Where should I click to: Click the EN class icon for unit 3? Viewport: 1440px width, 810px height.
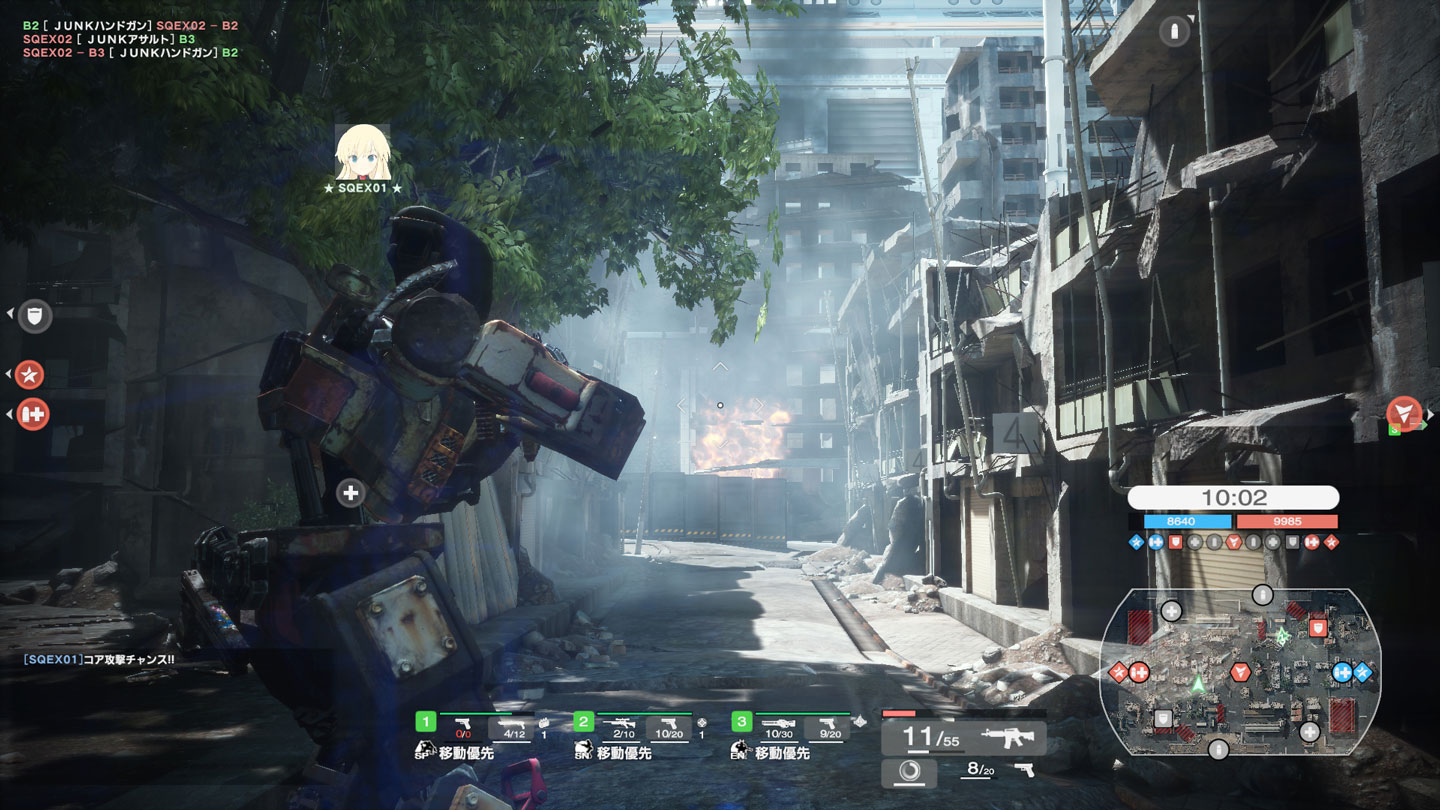point(740,750)
